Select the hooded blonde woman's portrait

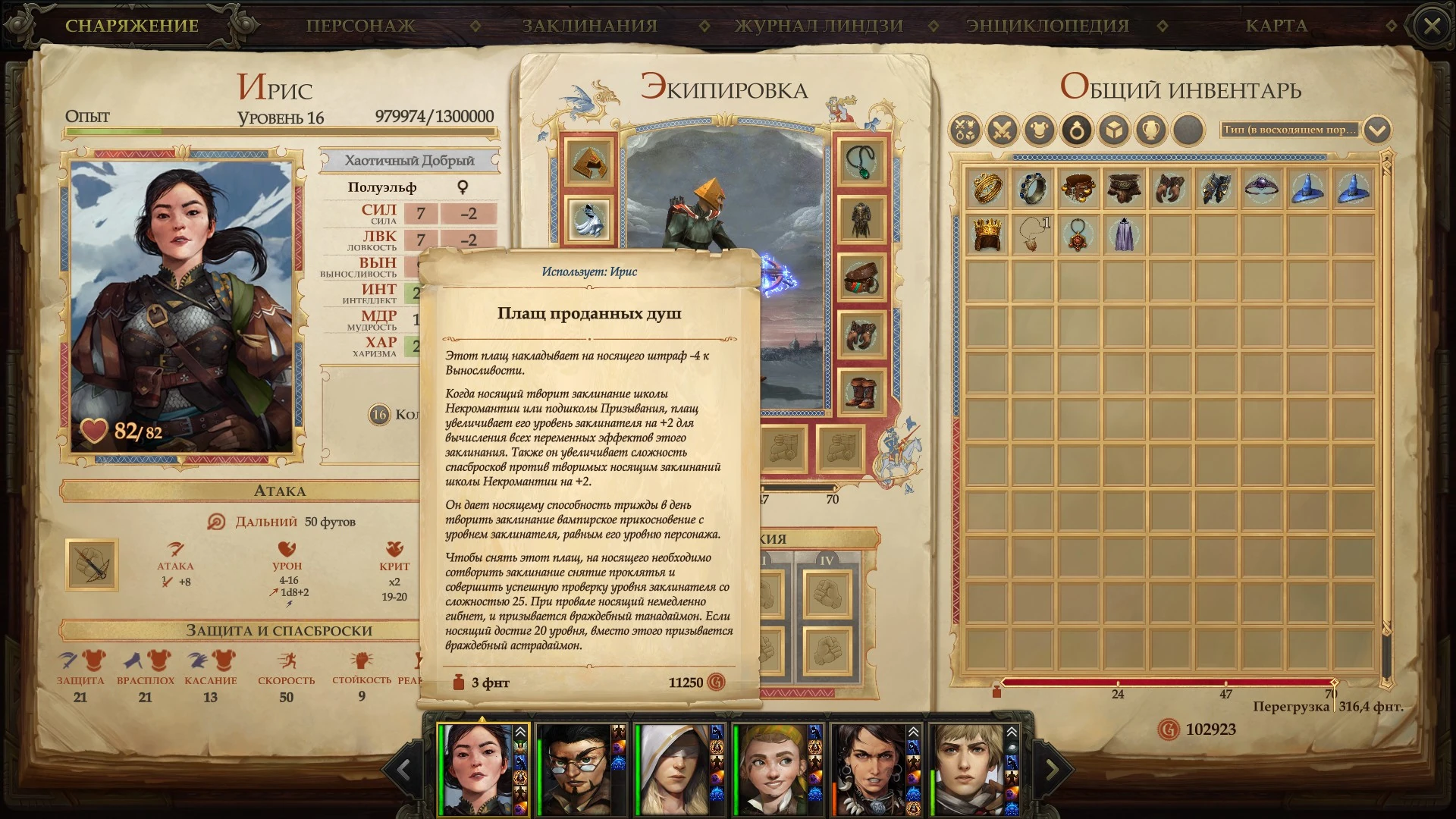pyautogui.click(x=673, y=769)
